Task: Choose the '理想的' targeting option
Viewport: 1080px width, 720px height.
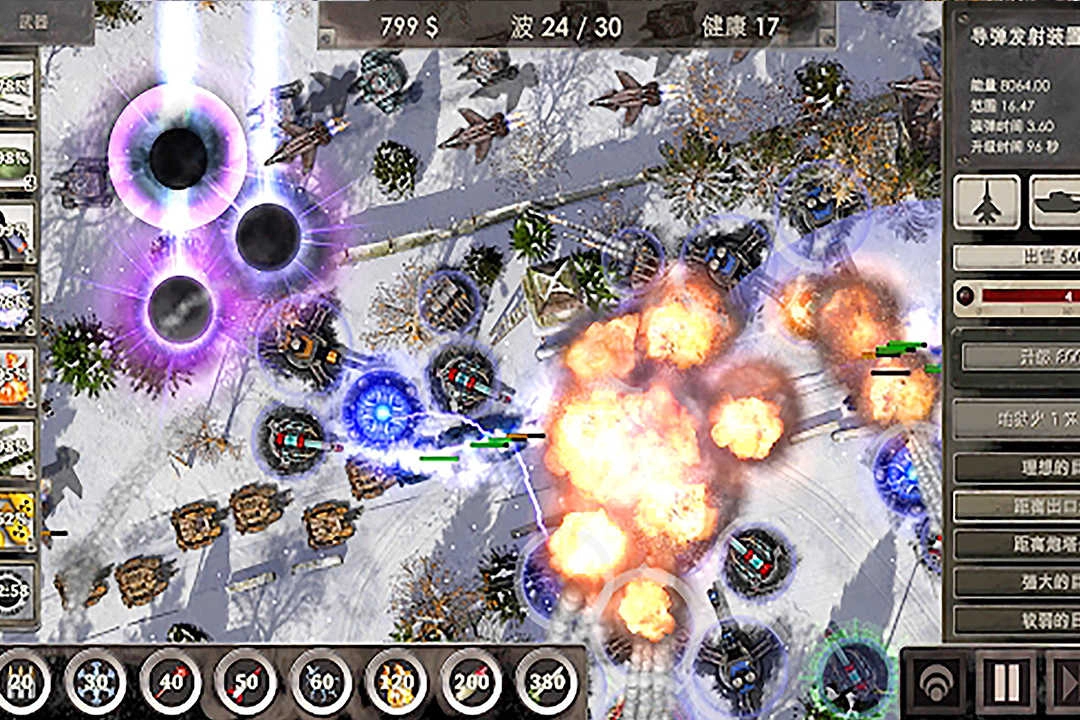Action: [x=1016, y=467]
